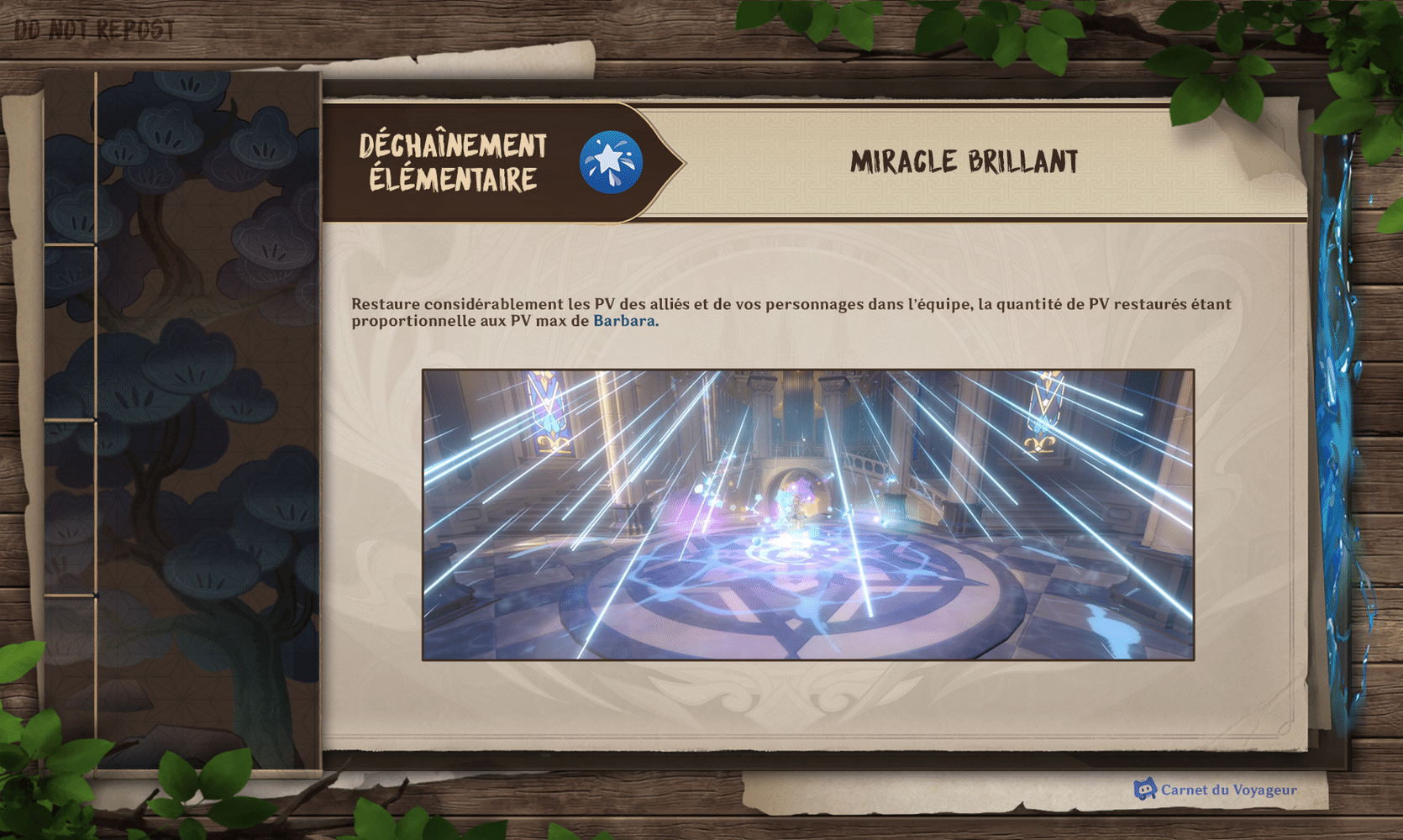
Task: Open the Barbara character link
Action: pyautogui.click(x=626, y=321)
